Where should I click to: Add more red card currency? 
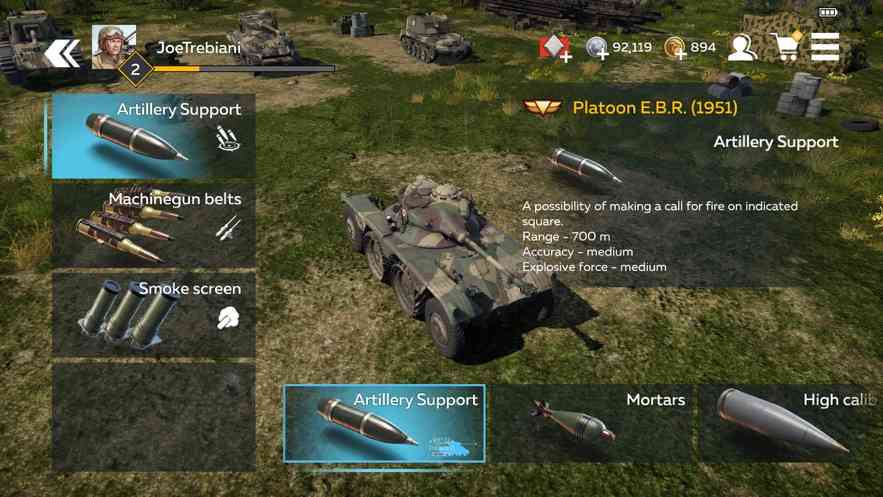[x=555, y=48]
